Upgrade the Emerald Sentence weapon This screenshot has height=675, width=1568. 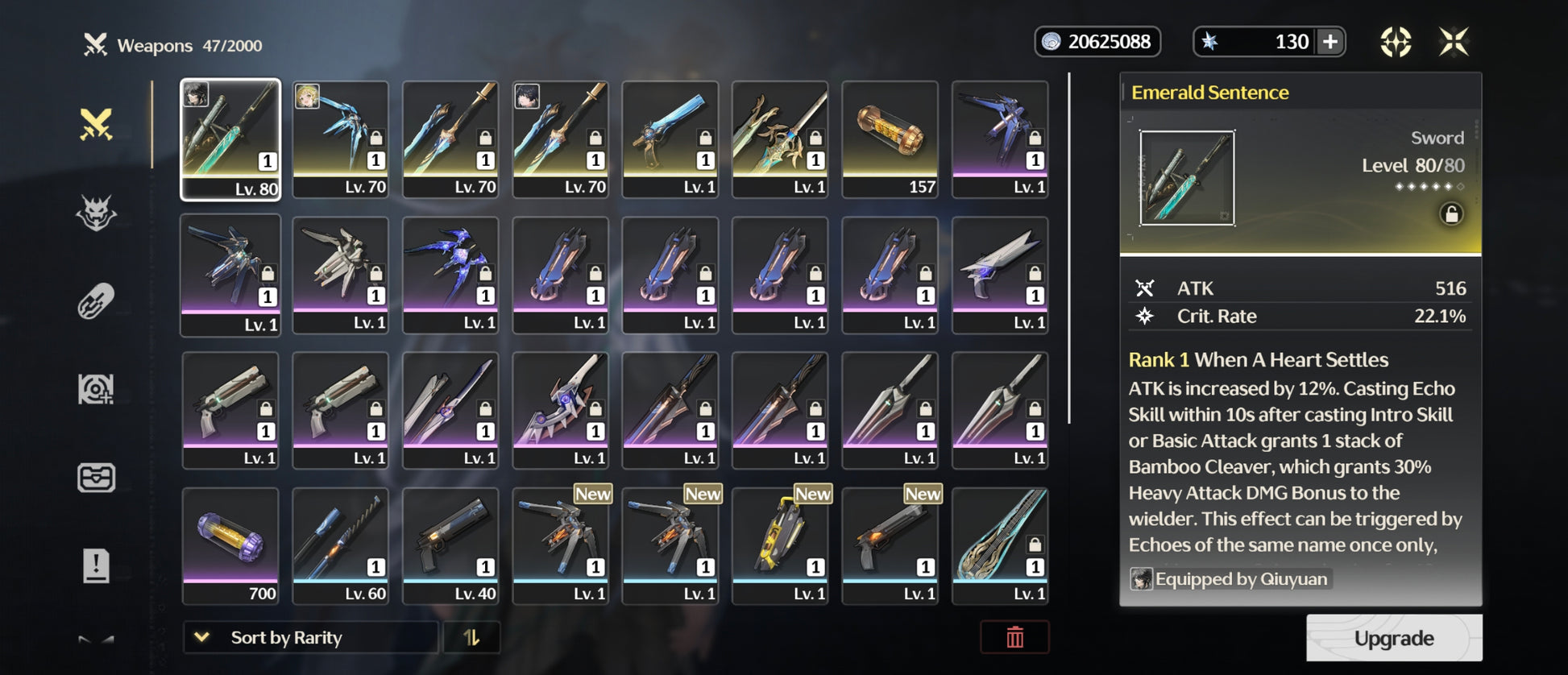click(1393, 638)
